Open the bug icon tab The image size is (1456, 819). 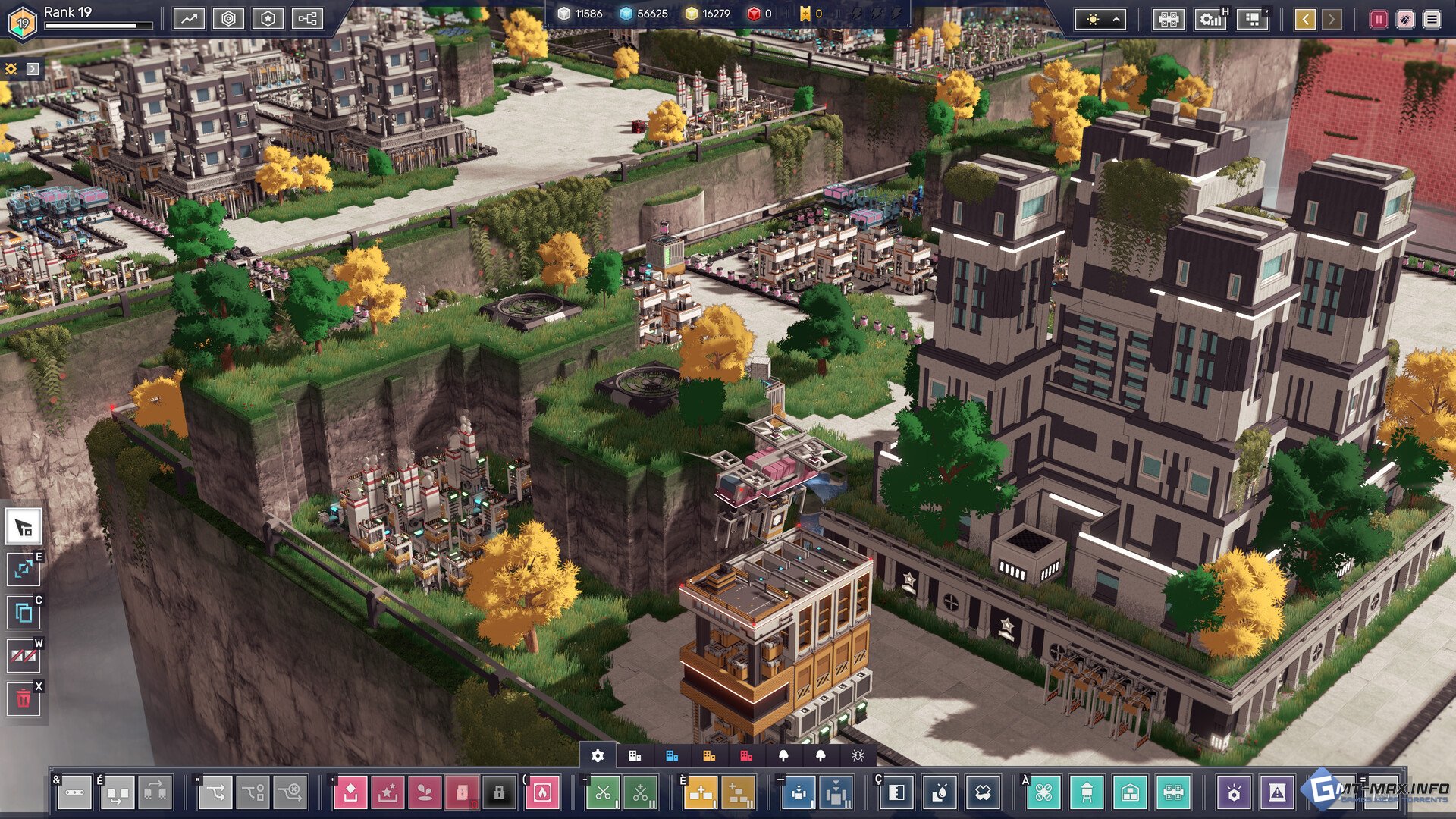(x=858, y=755)
